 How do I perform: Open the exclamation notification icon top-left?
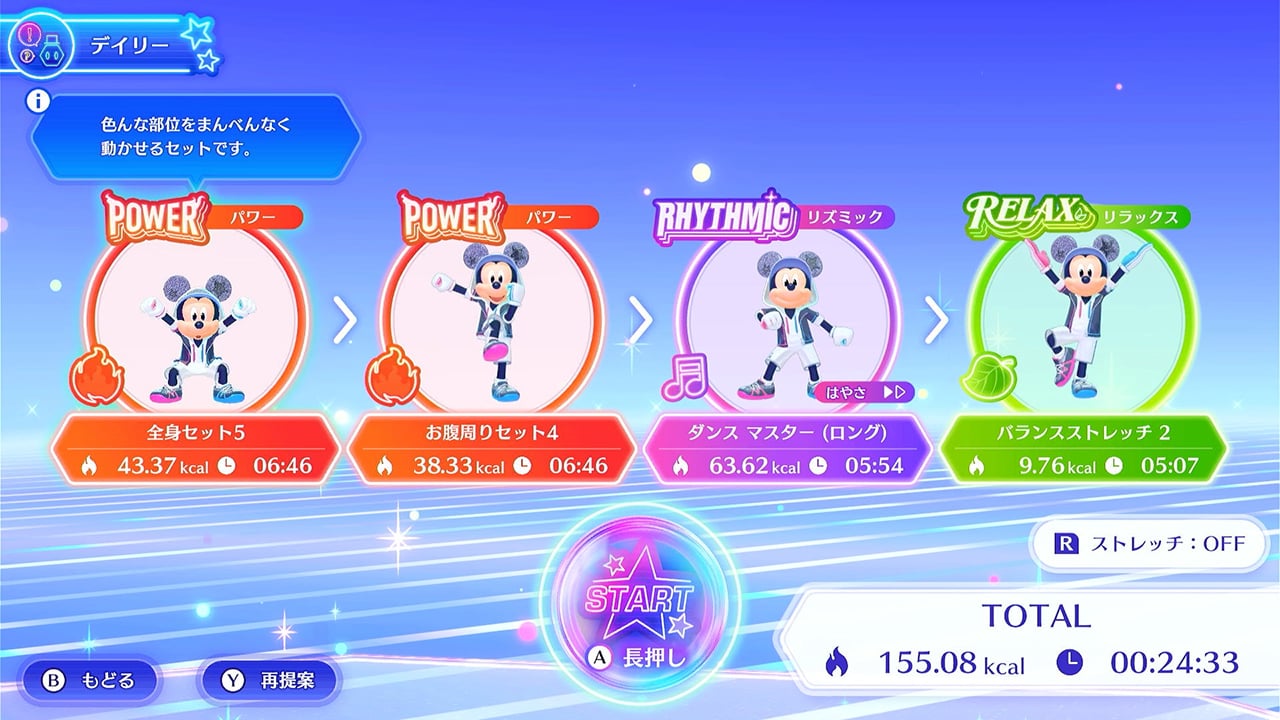click(29, 33)
